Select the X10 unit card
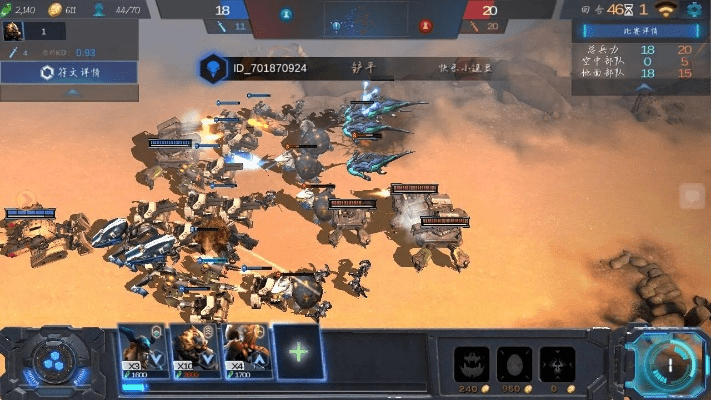Viewport: 711px width, 400px height. (194, 351)
